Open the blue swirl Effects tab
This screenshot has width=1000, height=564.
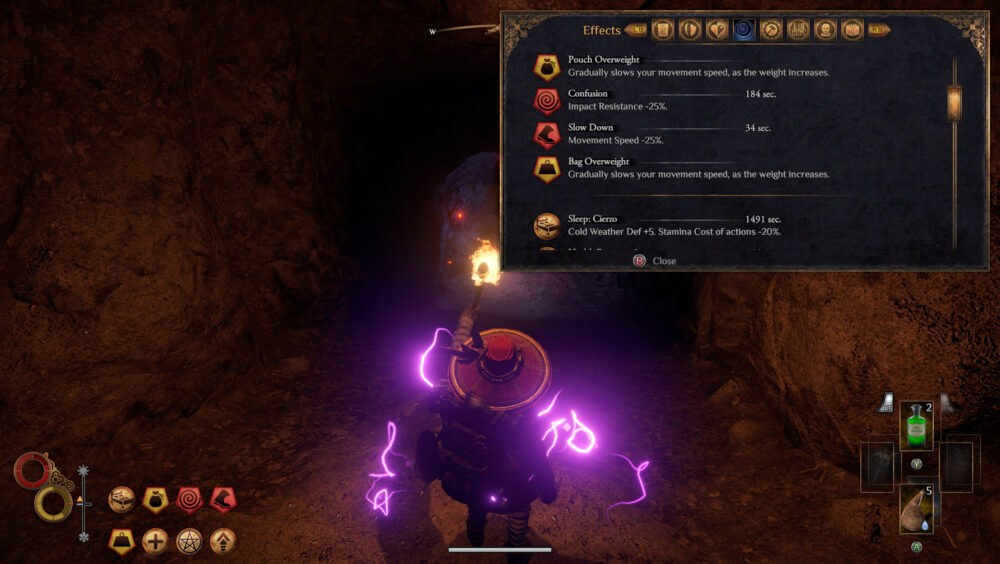(744, 30)
